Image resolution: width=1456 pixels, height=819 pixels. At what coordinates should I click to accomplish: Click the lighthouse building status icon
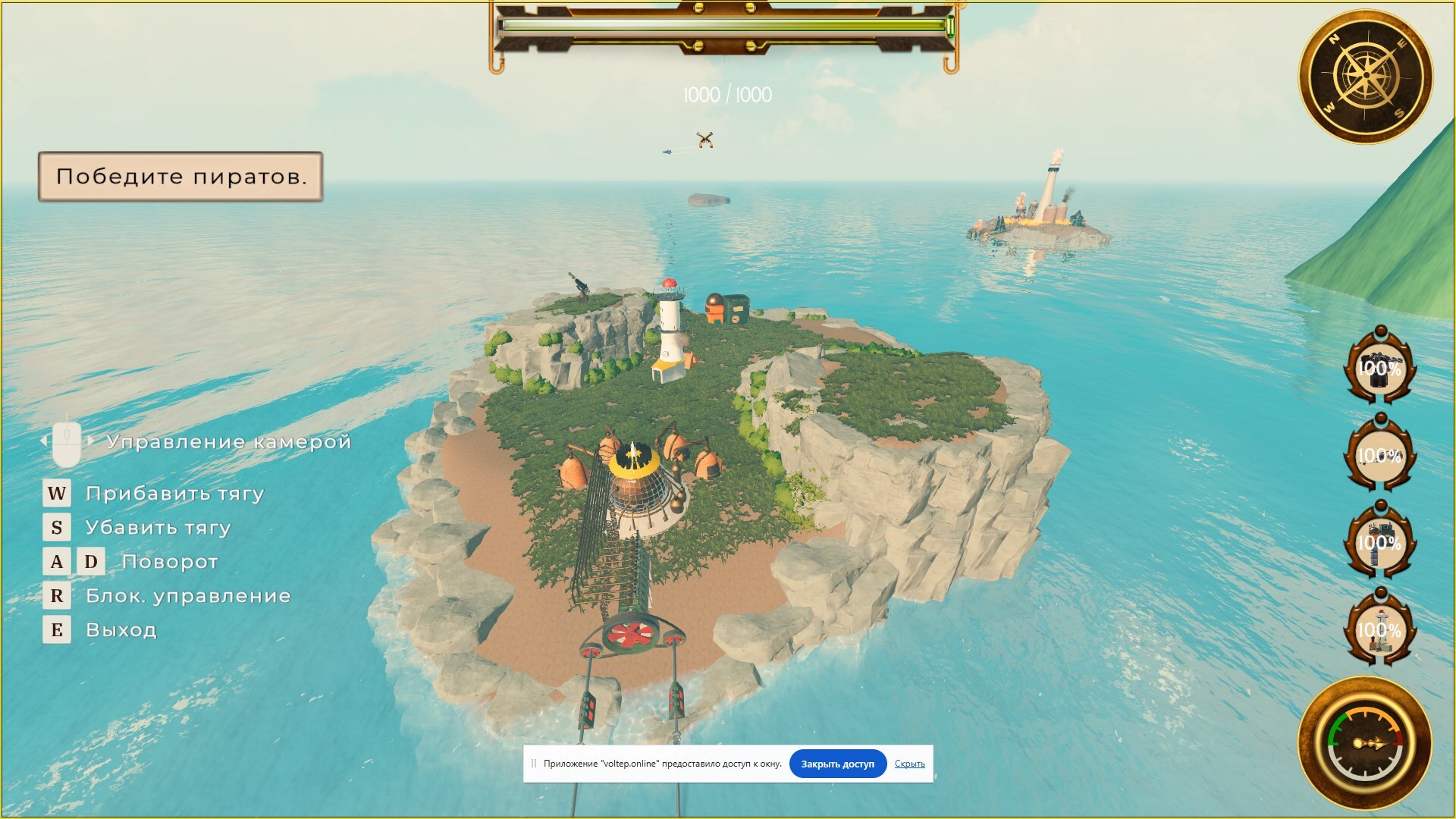coord(1379,629)
